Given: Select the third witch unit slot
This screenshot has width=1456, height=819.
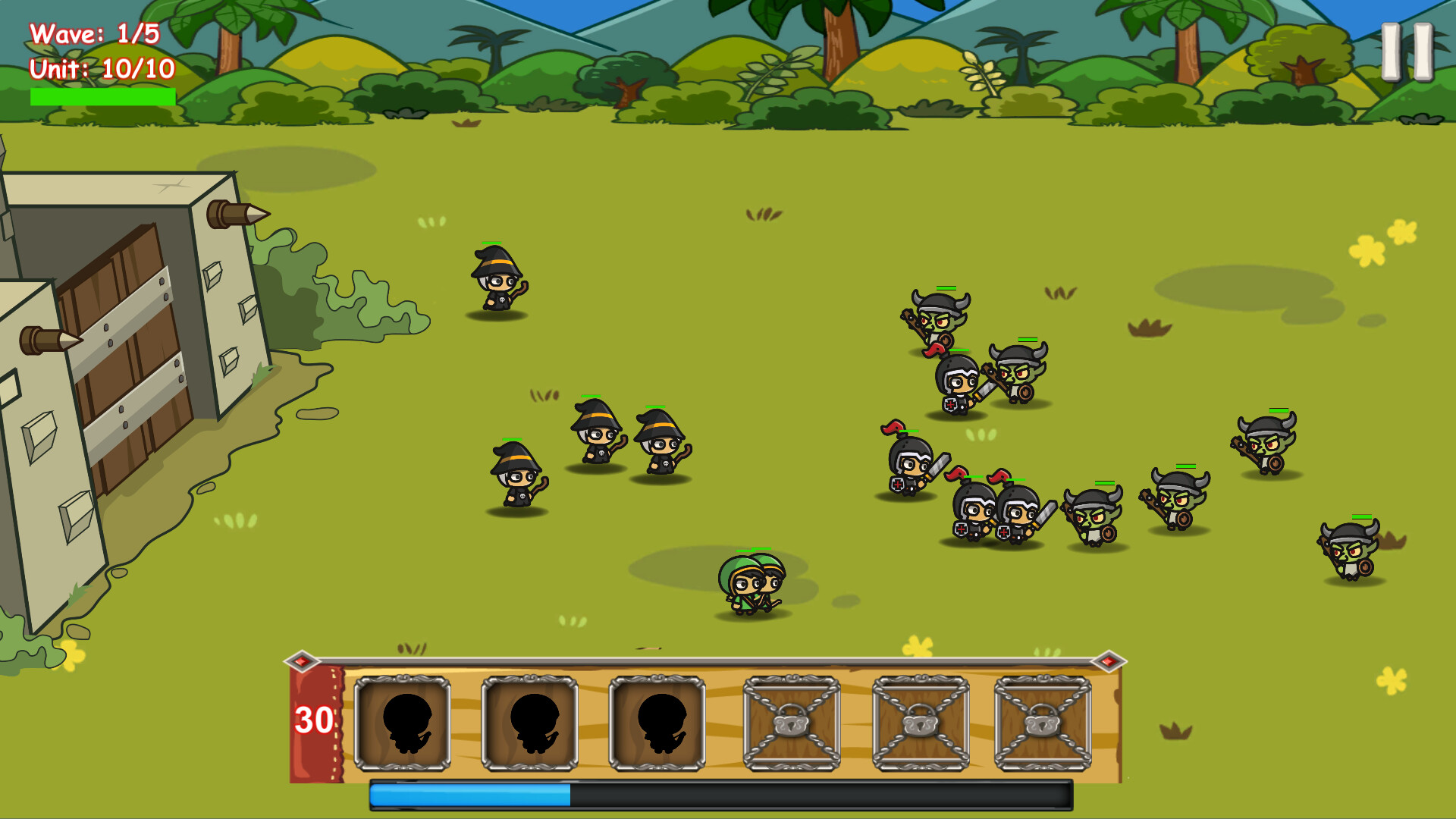Looking at the screenshot, I should click(658, 724).
